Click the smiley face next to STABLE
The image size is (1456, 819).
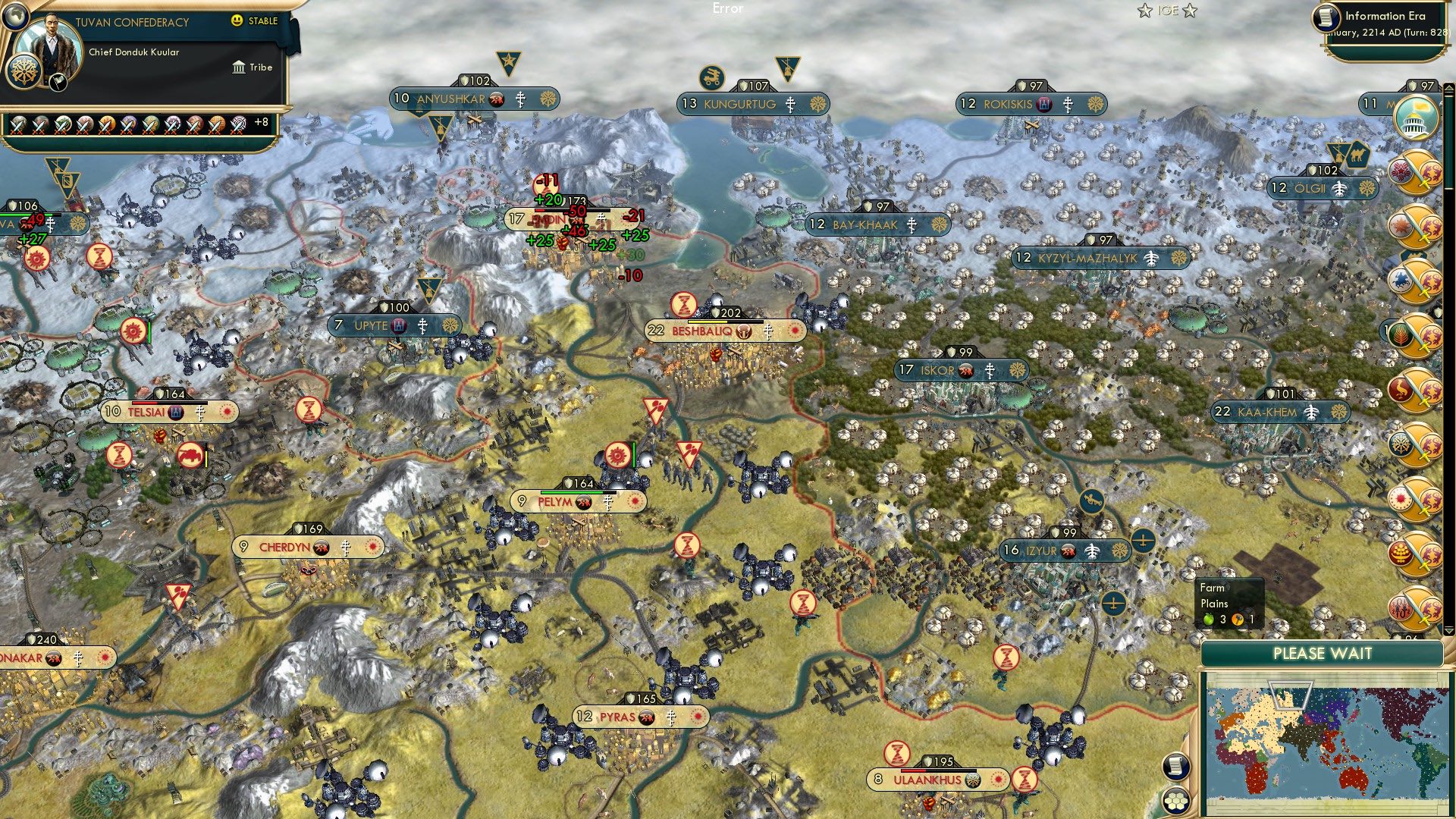coord(236,21)
